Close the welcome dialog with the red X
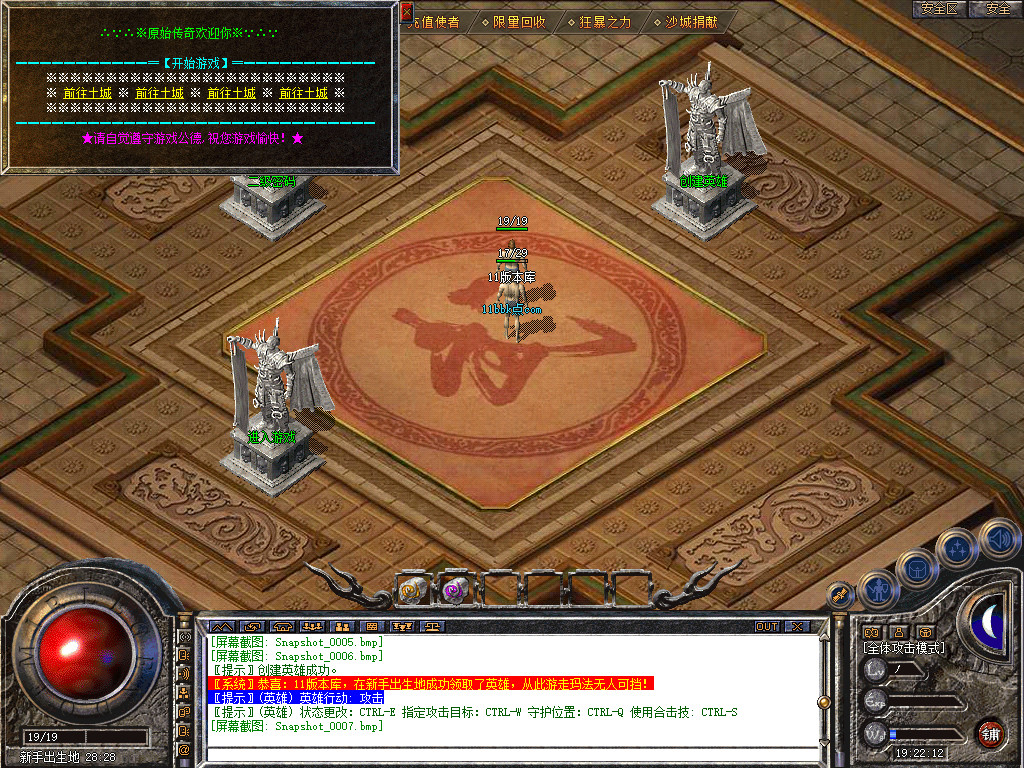This screenshot has height=768, width=1024. coord(406,11)
